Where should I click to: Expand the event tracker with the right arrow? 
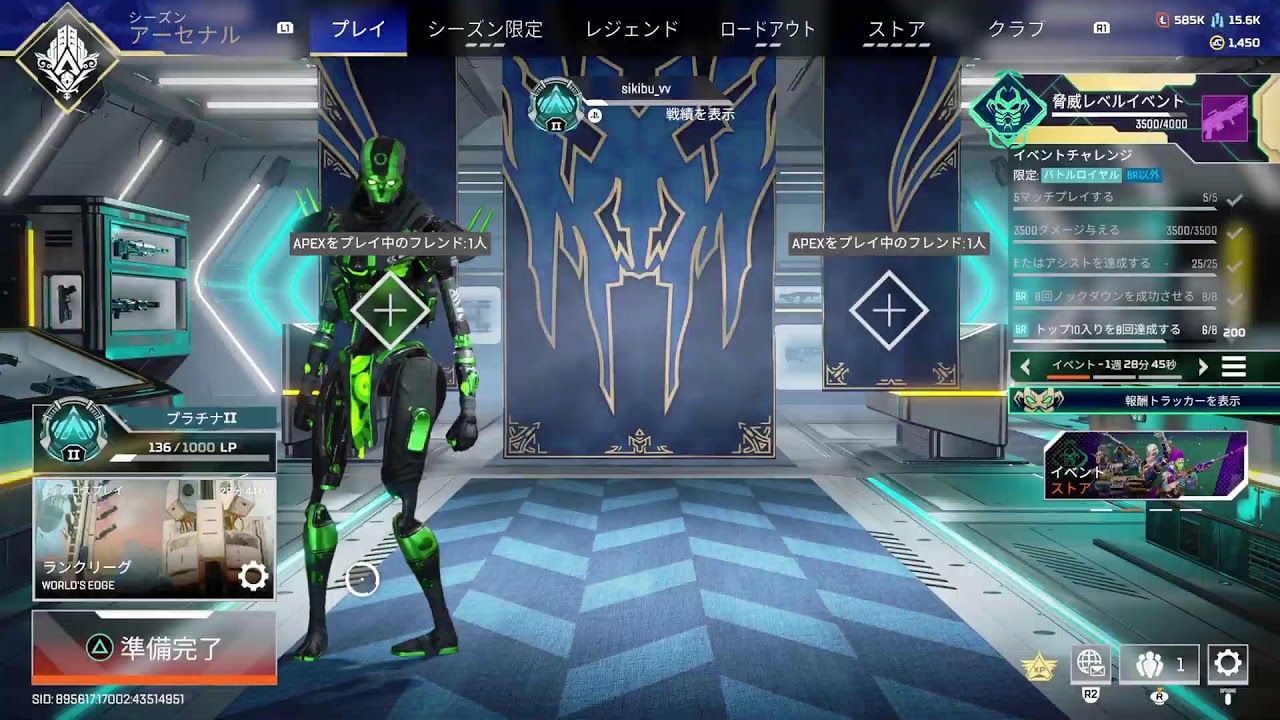[x=1203, y=365]
